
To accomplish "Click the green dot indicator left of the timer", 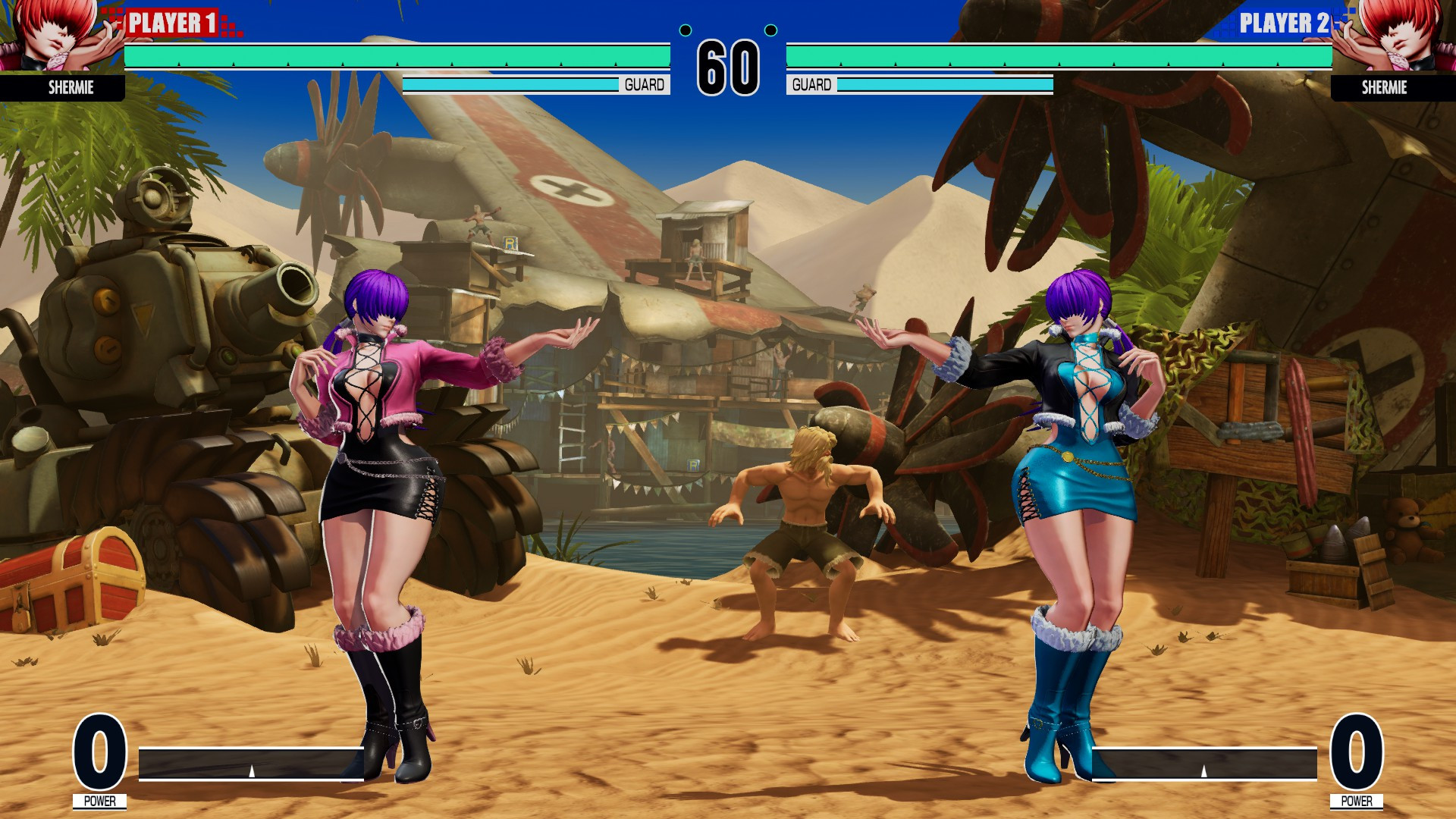I will pos(686,31).
